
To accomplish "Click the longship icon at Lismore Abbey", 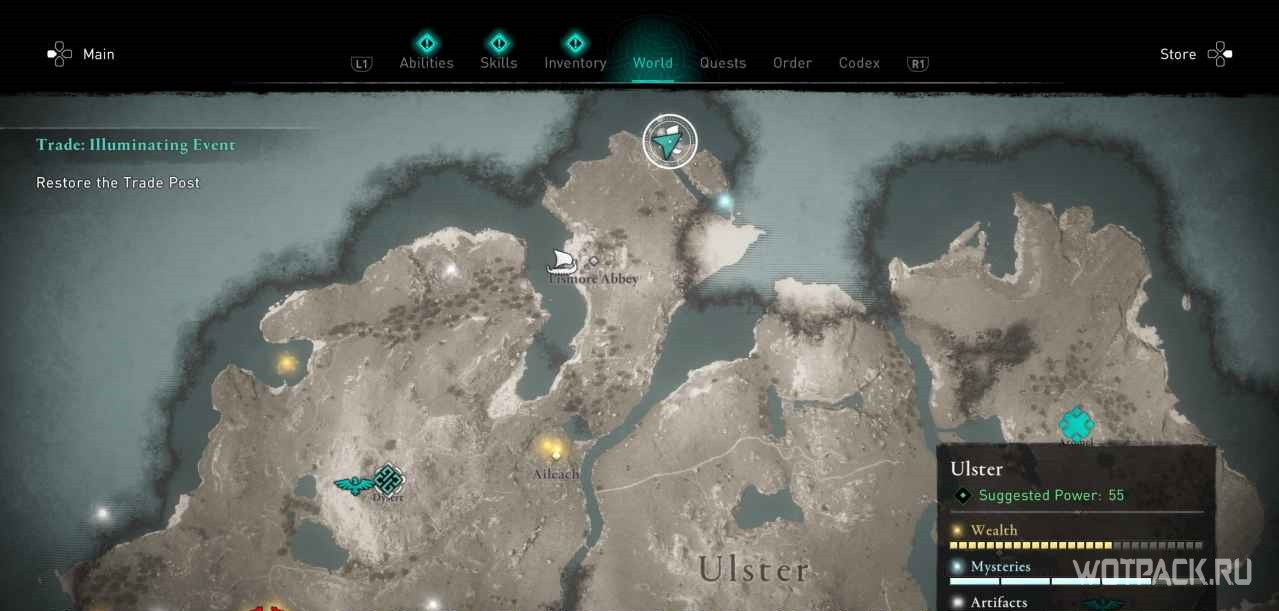I will (562, 262).
